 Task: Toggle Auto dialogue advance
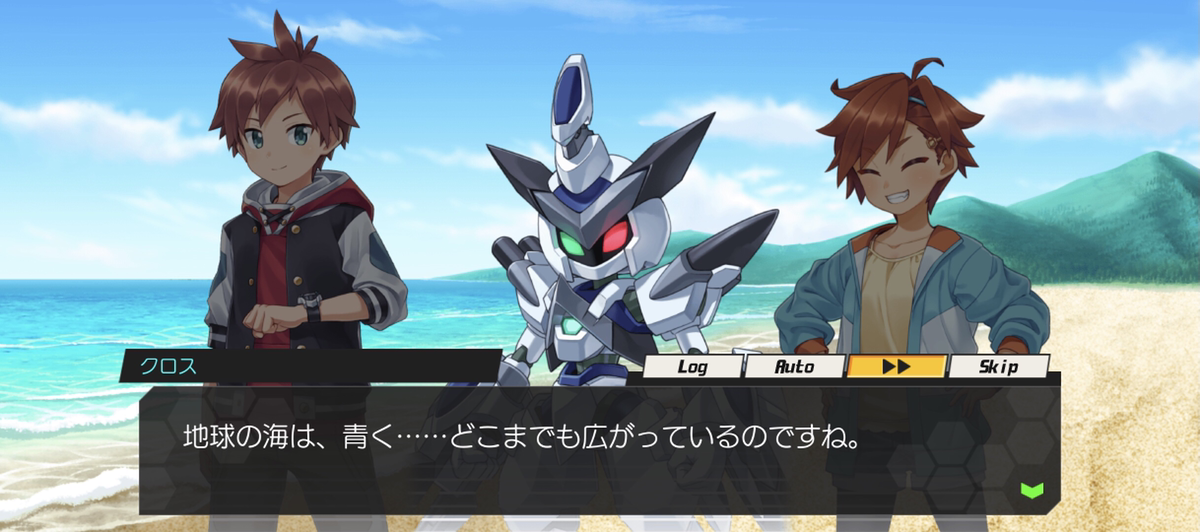(x=795, y=366)
